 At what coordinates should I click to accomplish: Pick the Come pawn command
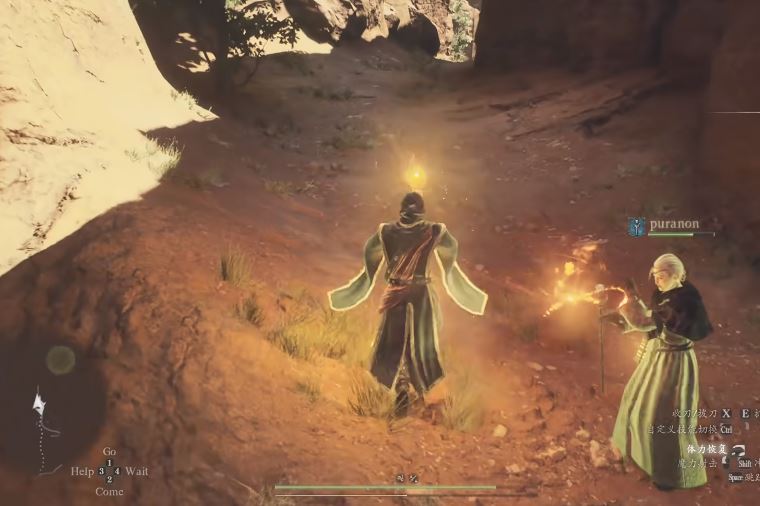click(109, 491)
